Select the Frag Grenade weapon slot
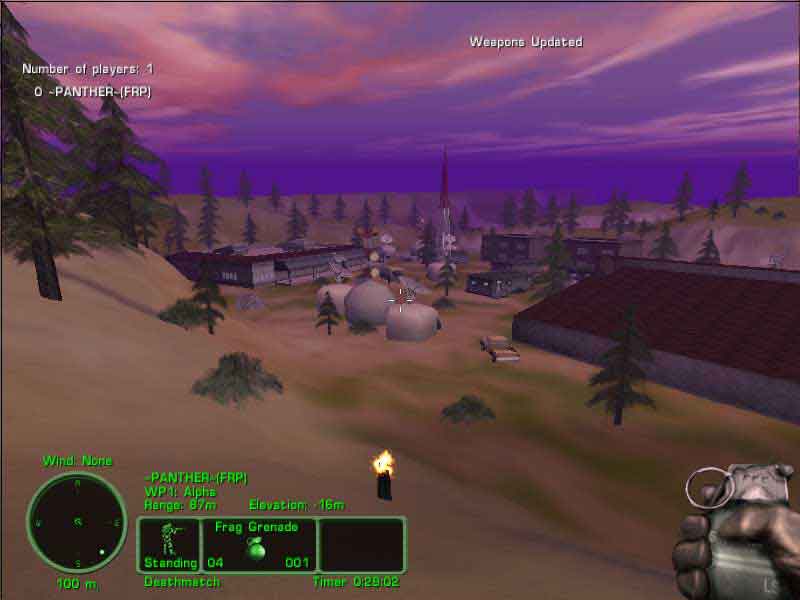The image size is (800, 600). coord(259,544)
